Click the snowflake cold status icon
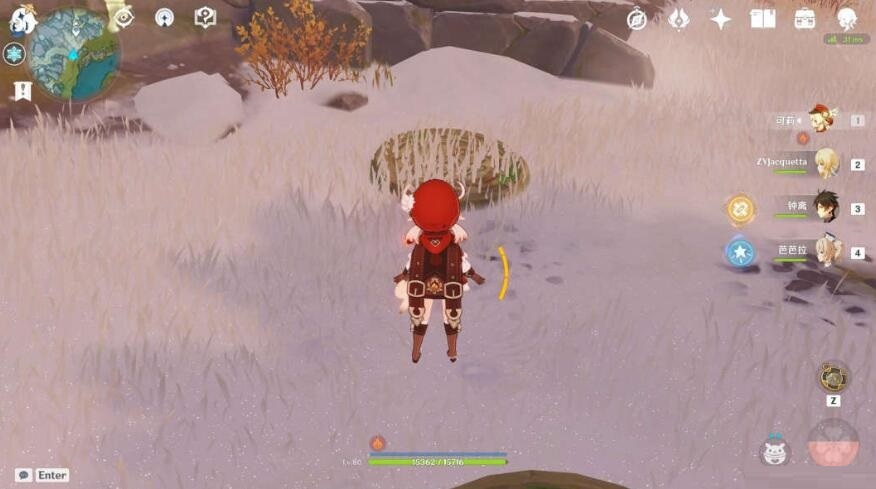 (14, 54)
